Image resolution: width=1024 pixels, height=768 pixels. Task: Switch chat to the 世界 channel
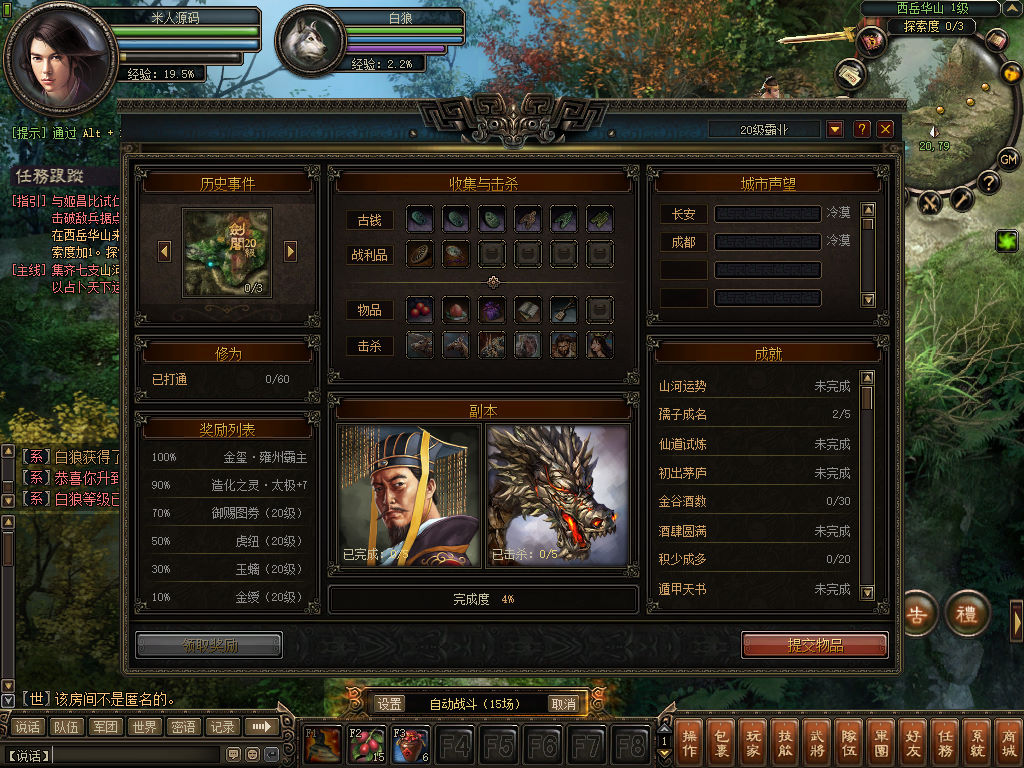[x=145, y=727]
